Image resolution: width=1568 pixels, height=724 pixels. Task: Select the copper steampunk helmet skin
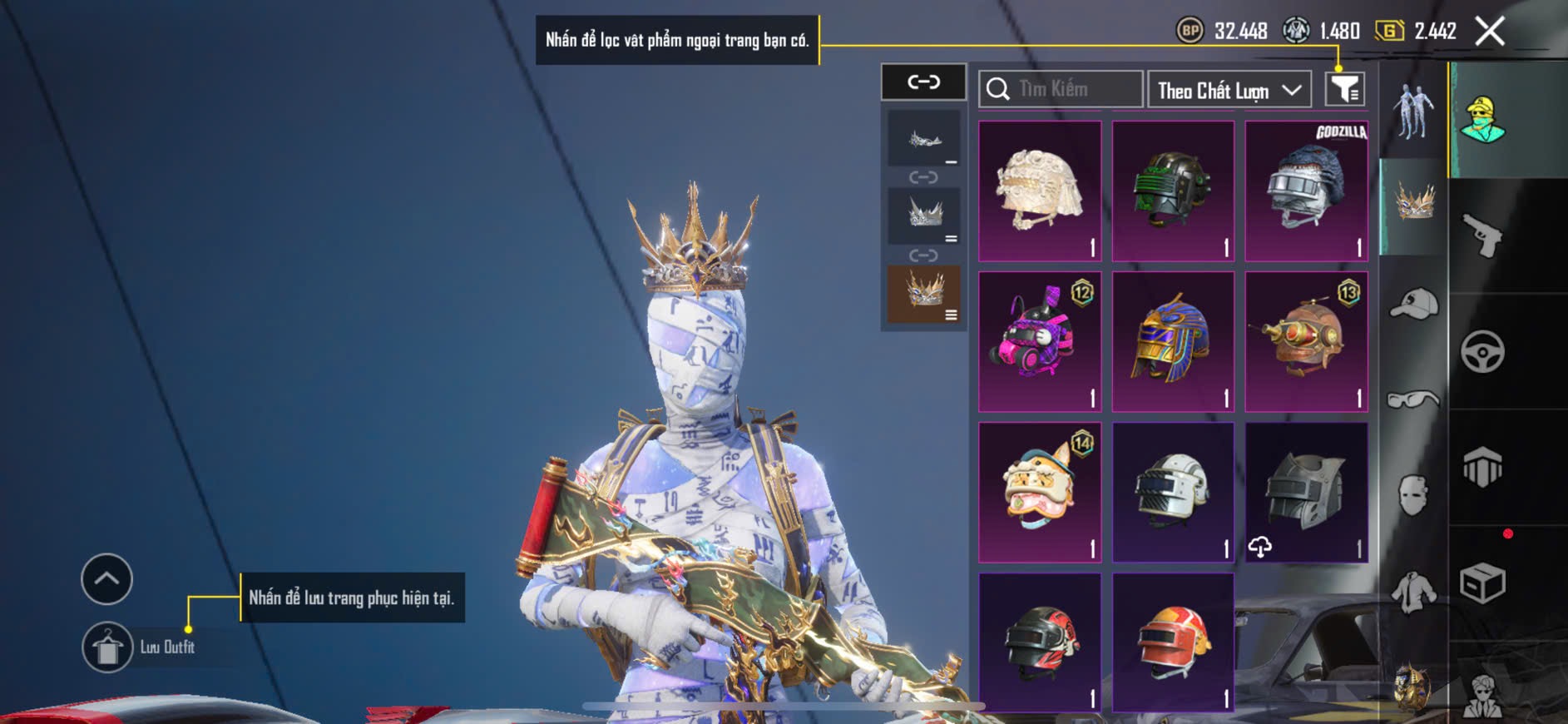coord(1306,342)
